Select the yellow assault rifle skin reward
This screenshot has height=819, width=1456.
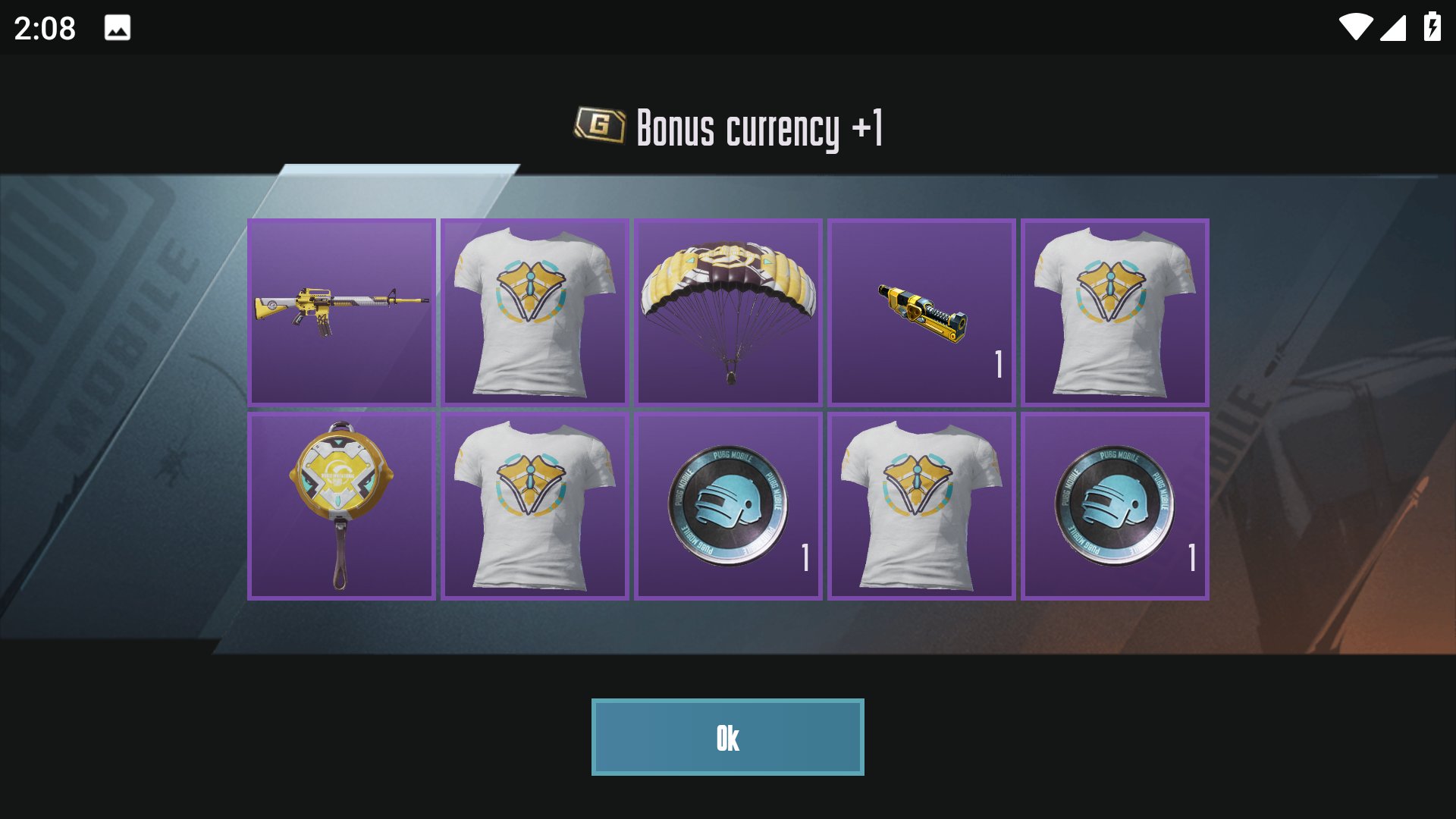(x=341, y=312)
